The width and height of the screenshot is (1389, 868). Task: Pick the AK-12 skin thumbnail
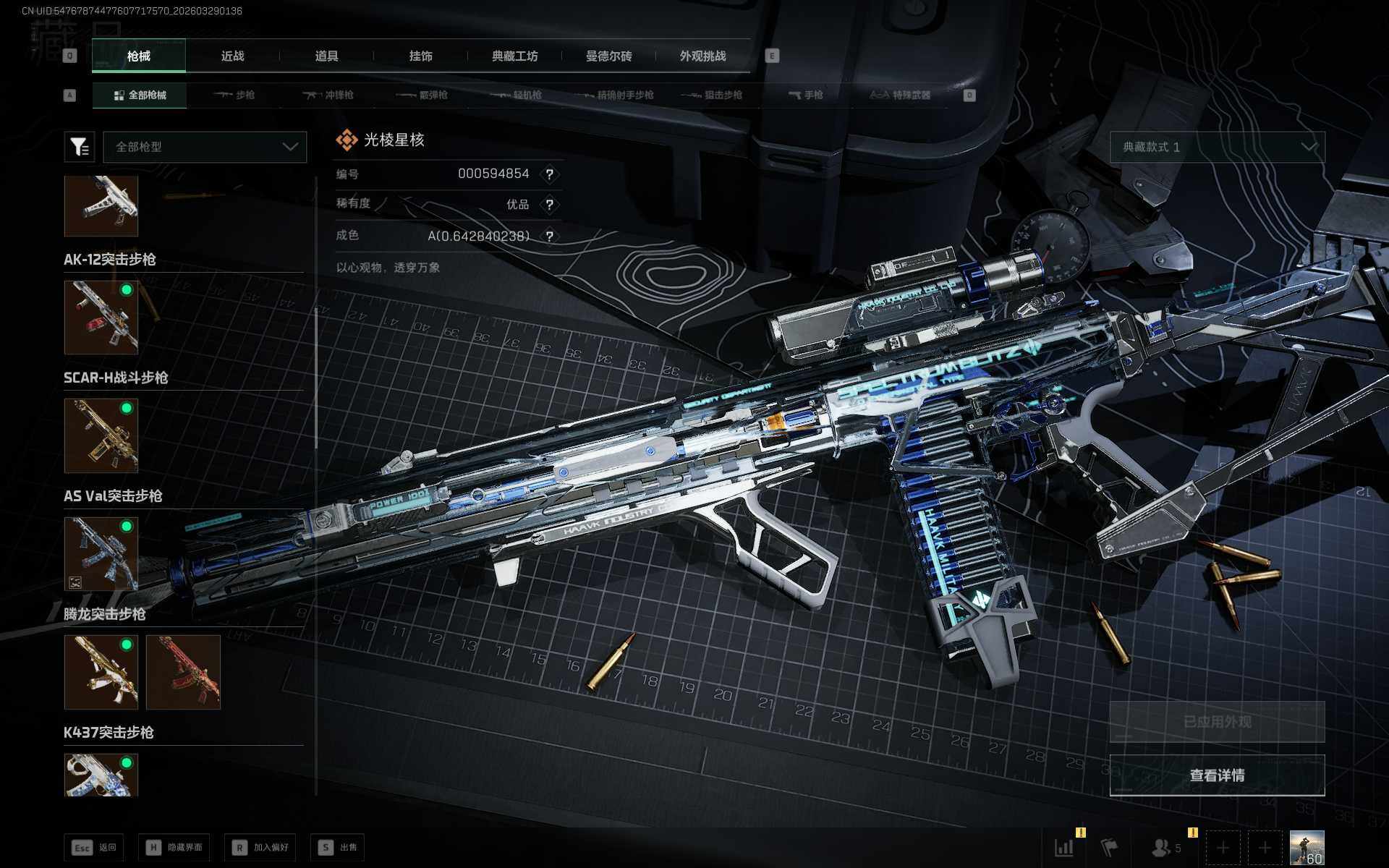[x=101, y=318]
